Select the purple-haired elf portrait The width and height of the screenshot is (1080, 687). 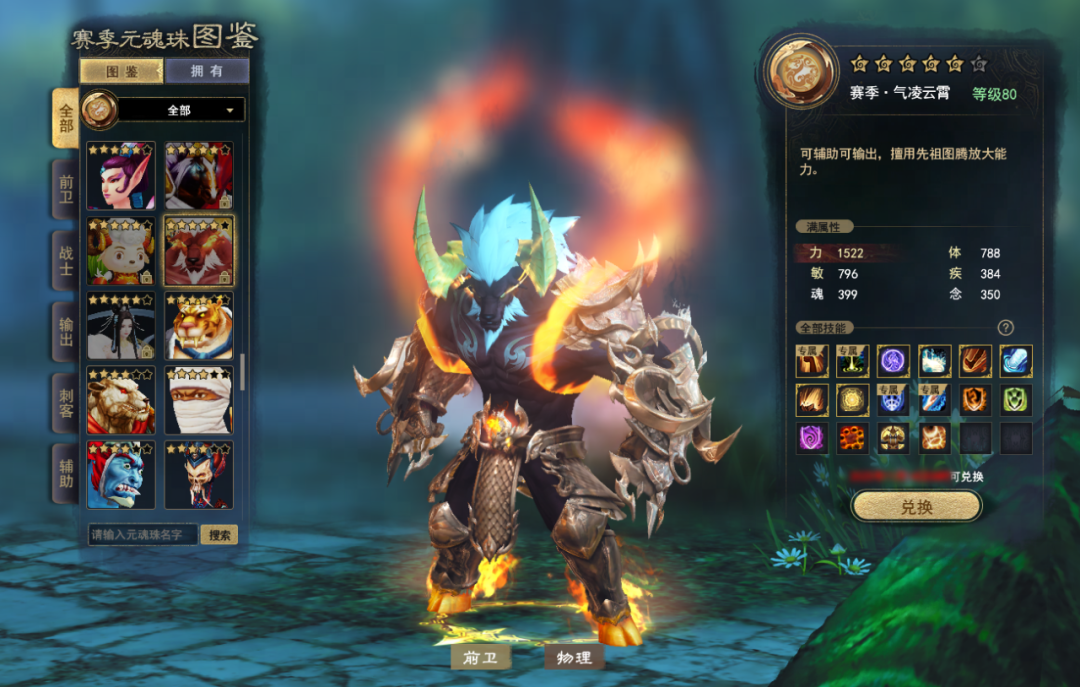pos(121,176)
